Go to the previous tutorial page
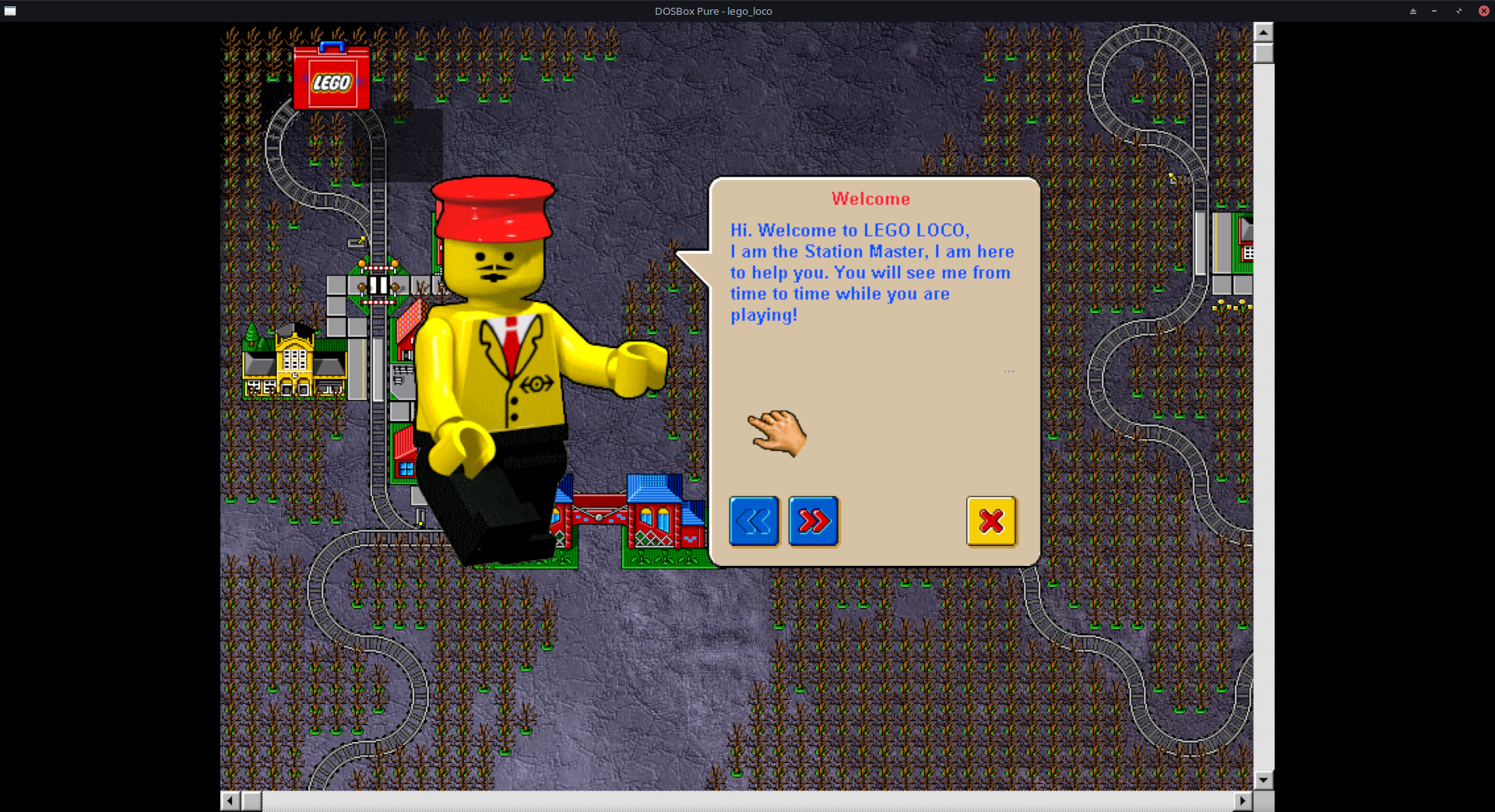1495x812 pixels. [x=754, y=521]
